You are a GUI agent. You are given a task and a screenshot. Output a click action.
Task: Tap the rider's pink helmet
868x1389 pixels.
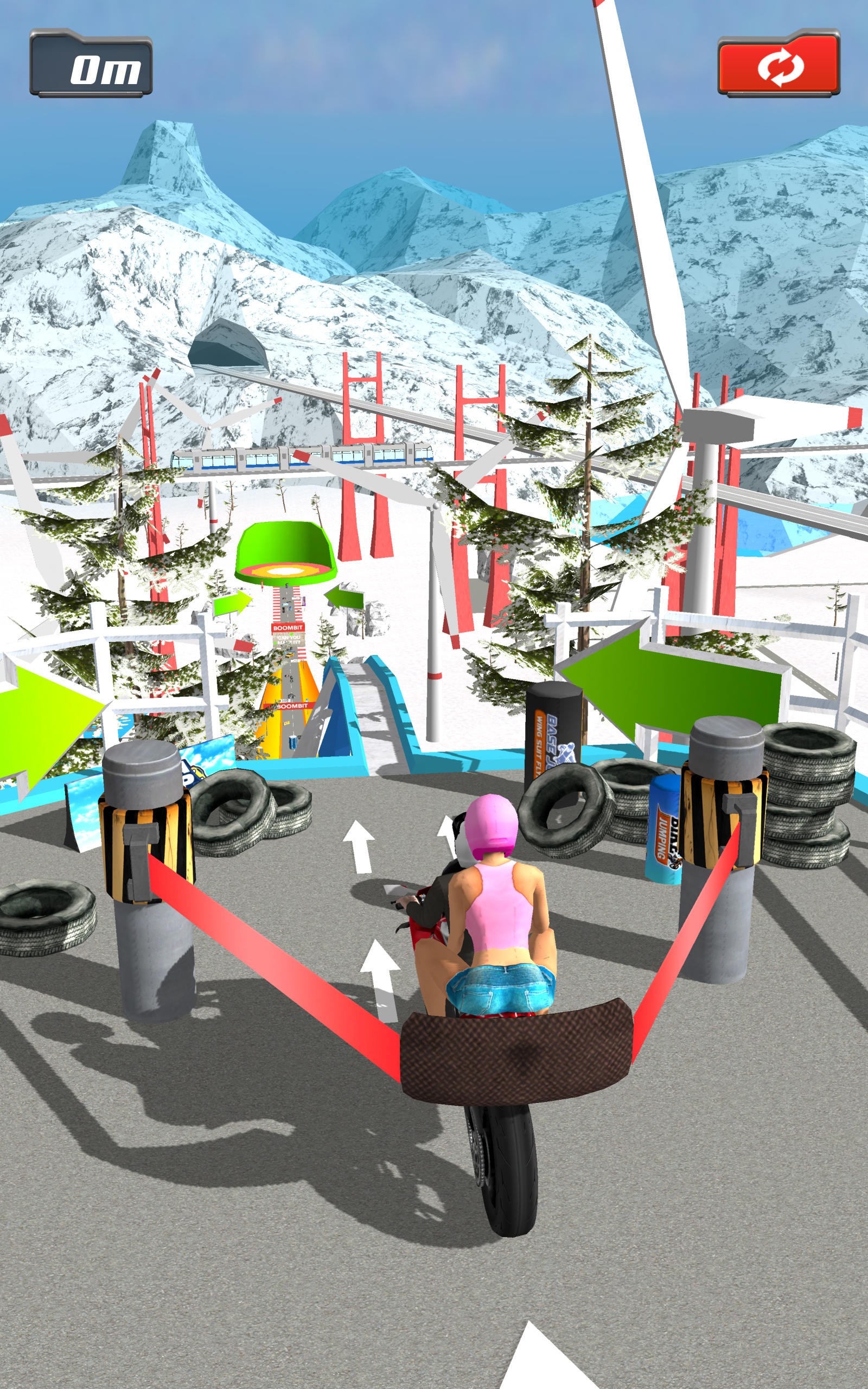click(x=492, y=826)
